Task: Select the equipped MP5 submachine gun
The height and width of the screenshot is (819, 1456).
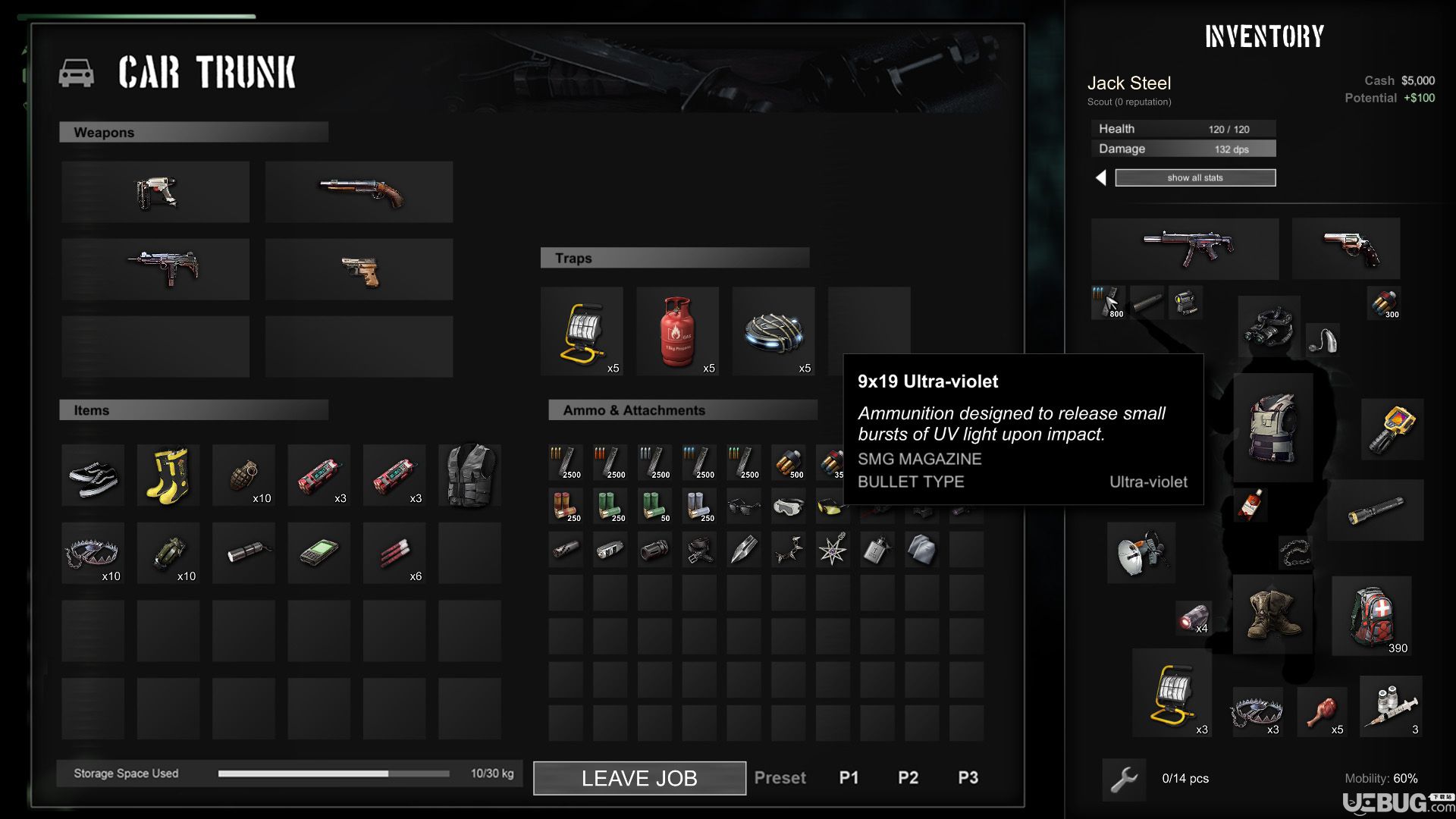Action: (1185, 249)
